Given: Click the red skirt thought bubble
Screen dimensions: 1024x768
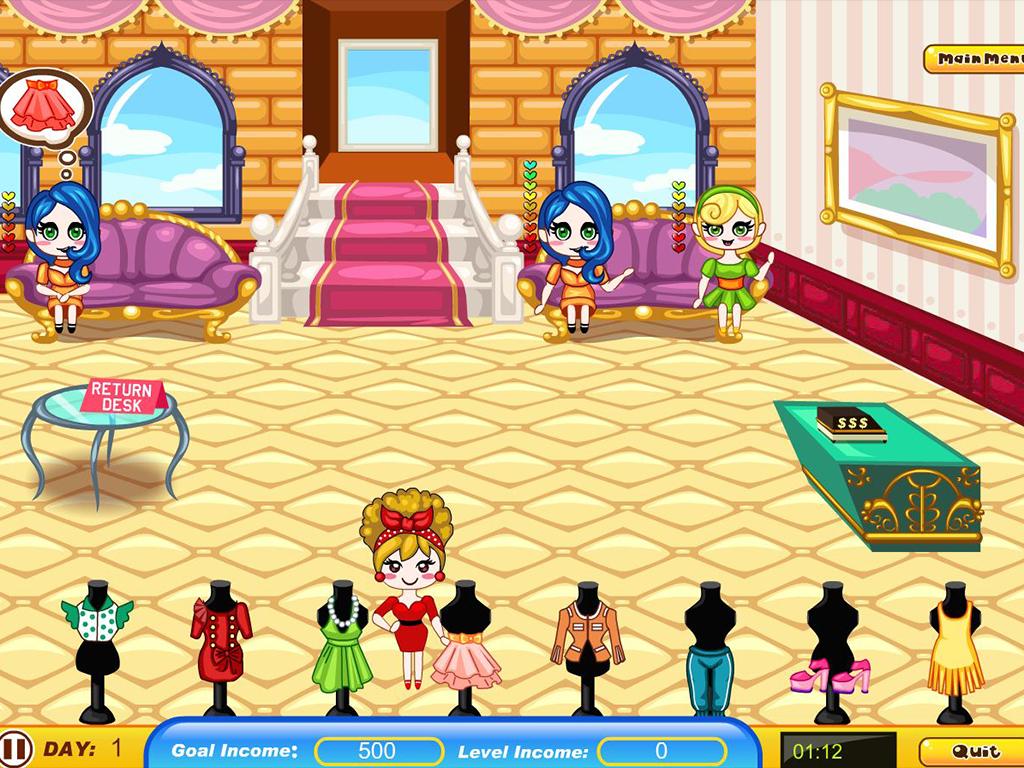Looking at the screenshot, I should click(44, 108).
